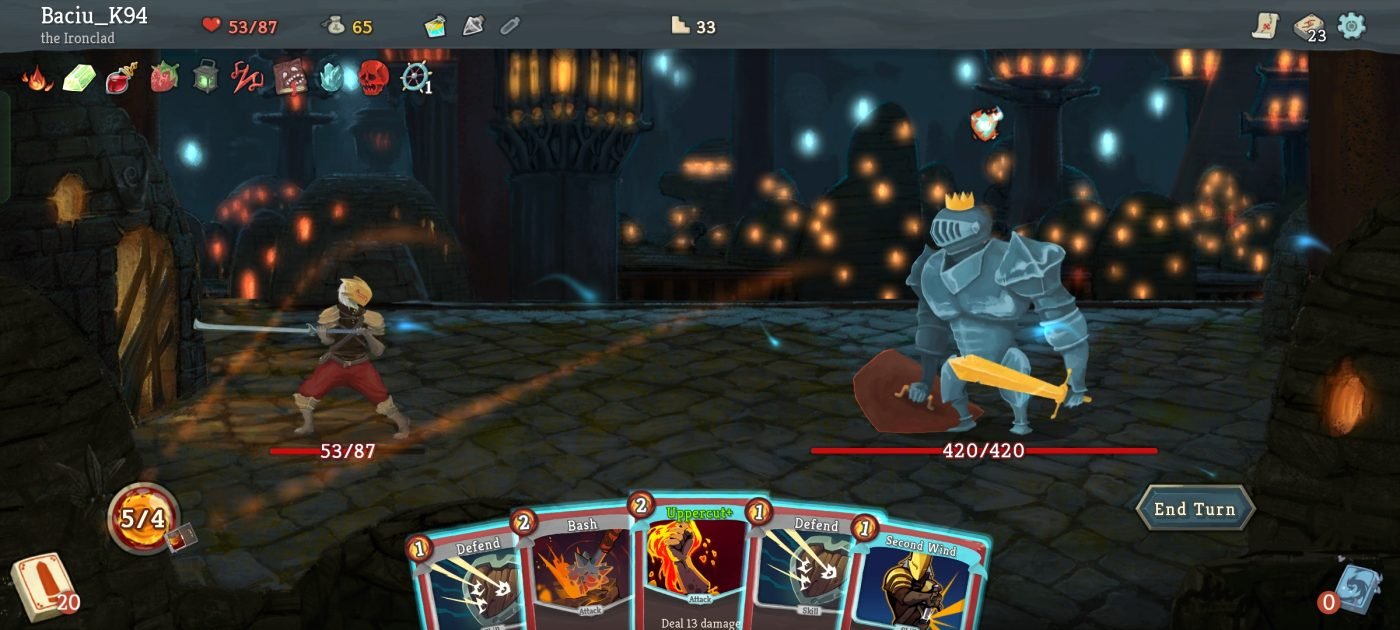This screenshot has width=1400, height=630.
Task: Open settings with the gear icon
Action: click(1351, 26)
